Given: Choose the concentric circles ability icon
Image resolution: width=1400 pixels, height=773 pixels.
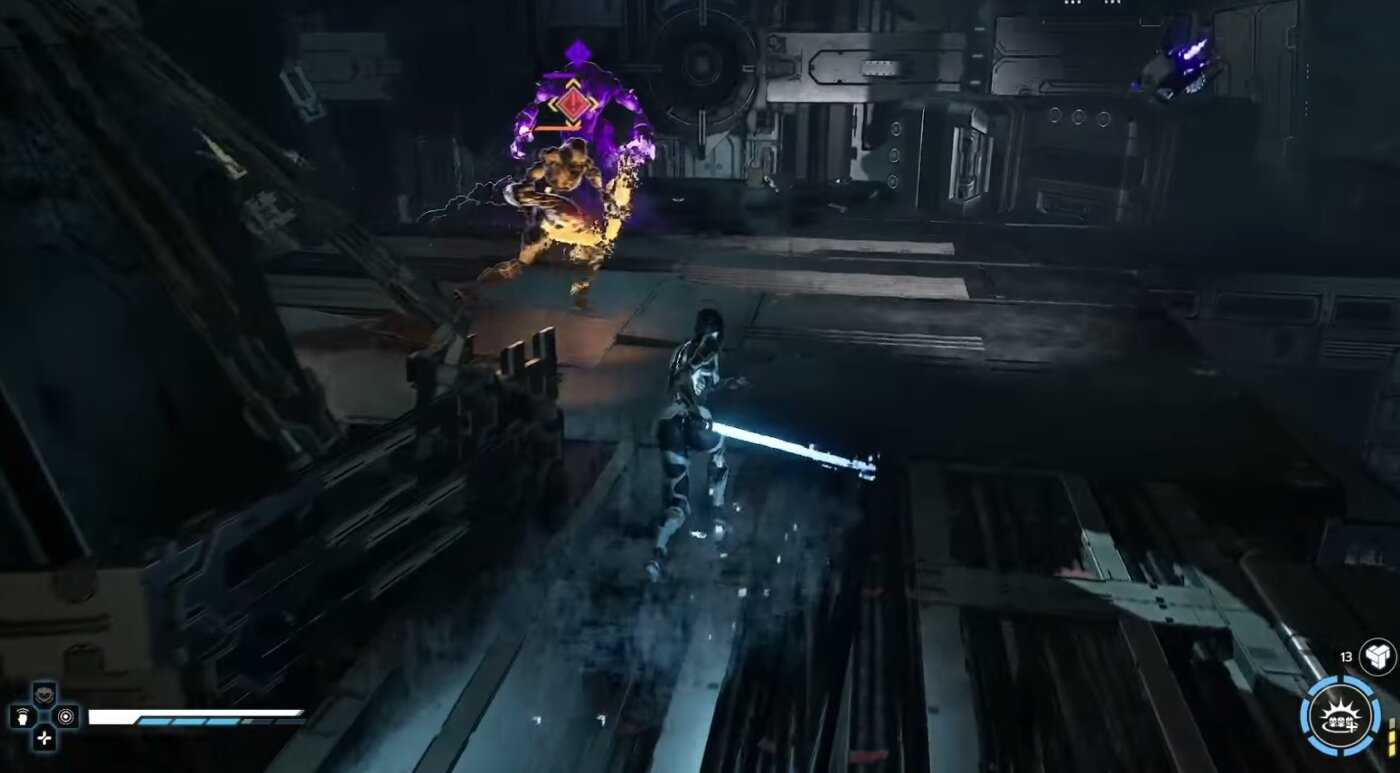Looking at the screenshot, I should click(66, 716).
